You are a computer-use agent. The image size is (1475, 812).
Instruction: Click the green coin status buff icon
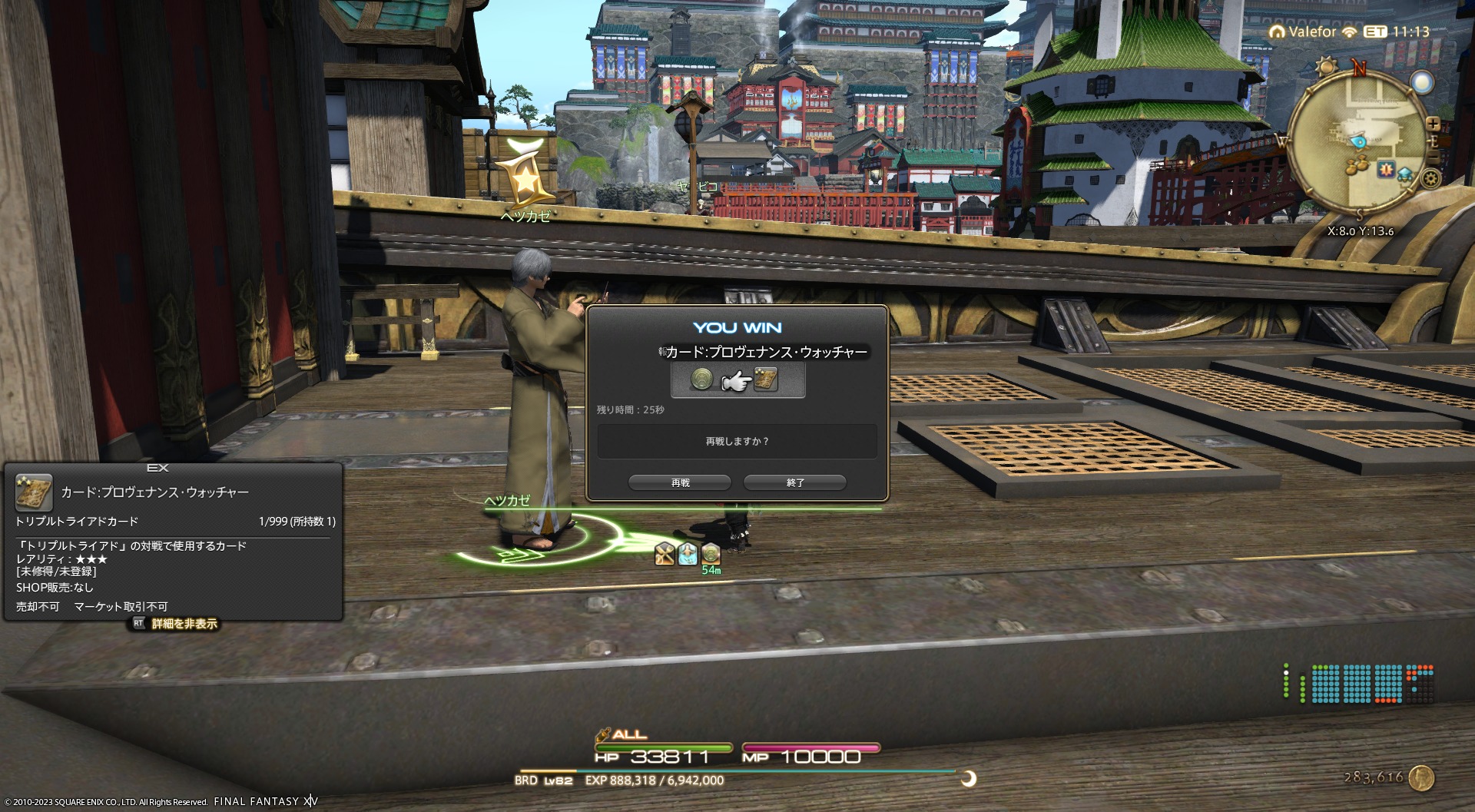tap(711, 553)
